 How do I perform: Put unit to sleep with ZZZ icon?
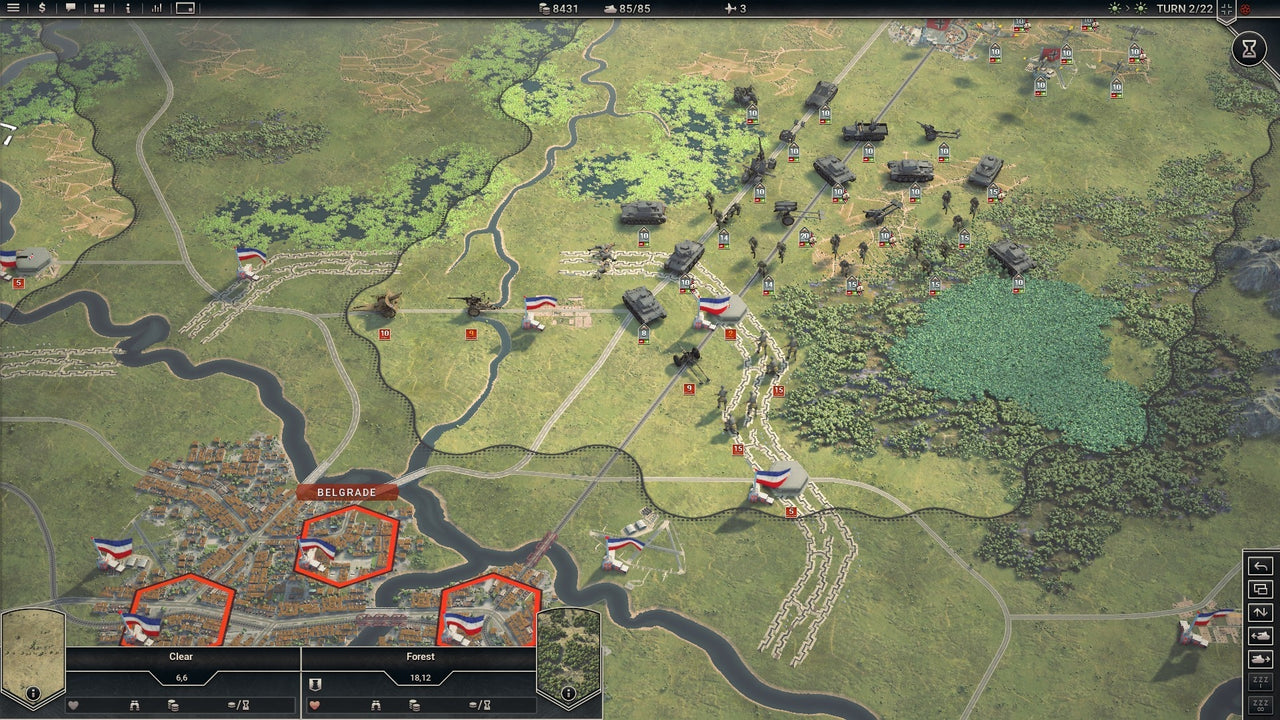point(1261,684)
